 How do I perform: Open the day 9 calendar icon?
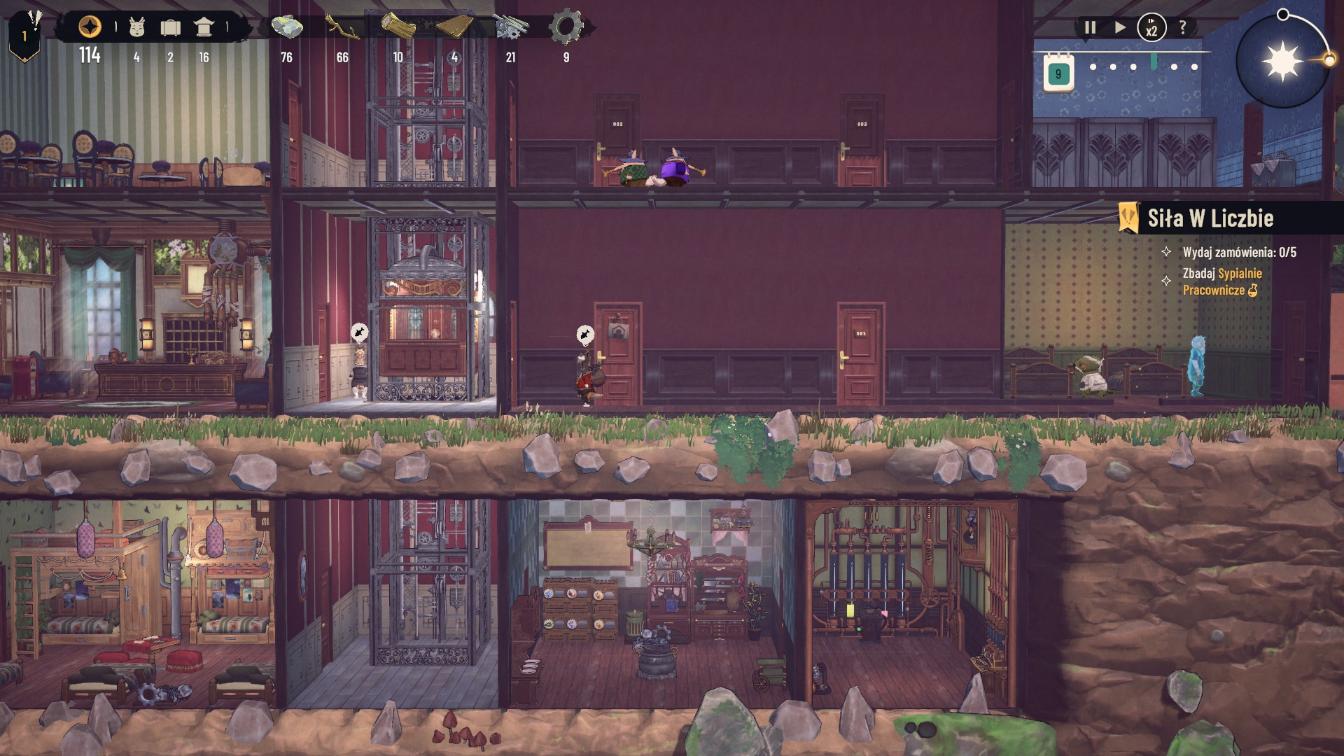pos(1059,72)
